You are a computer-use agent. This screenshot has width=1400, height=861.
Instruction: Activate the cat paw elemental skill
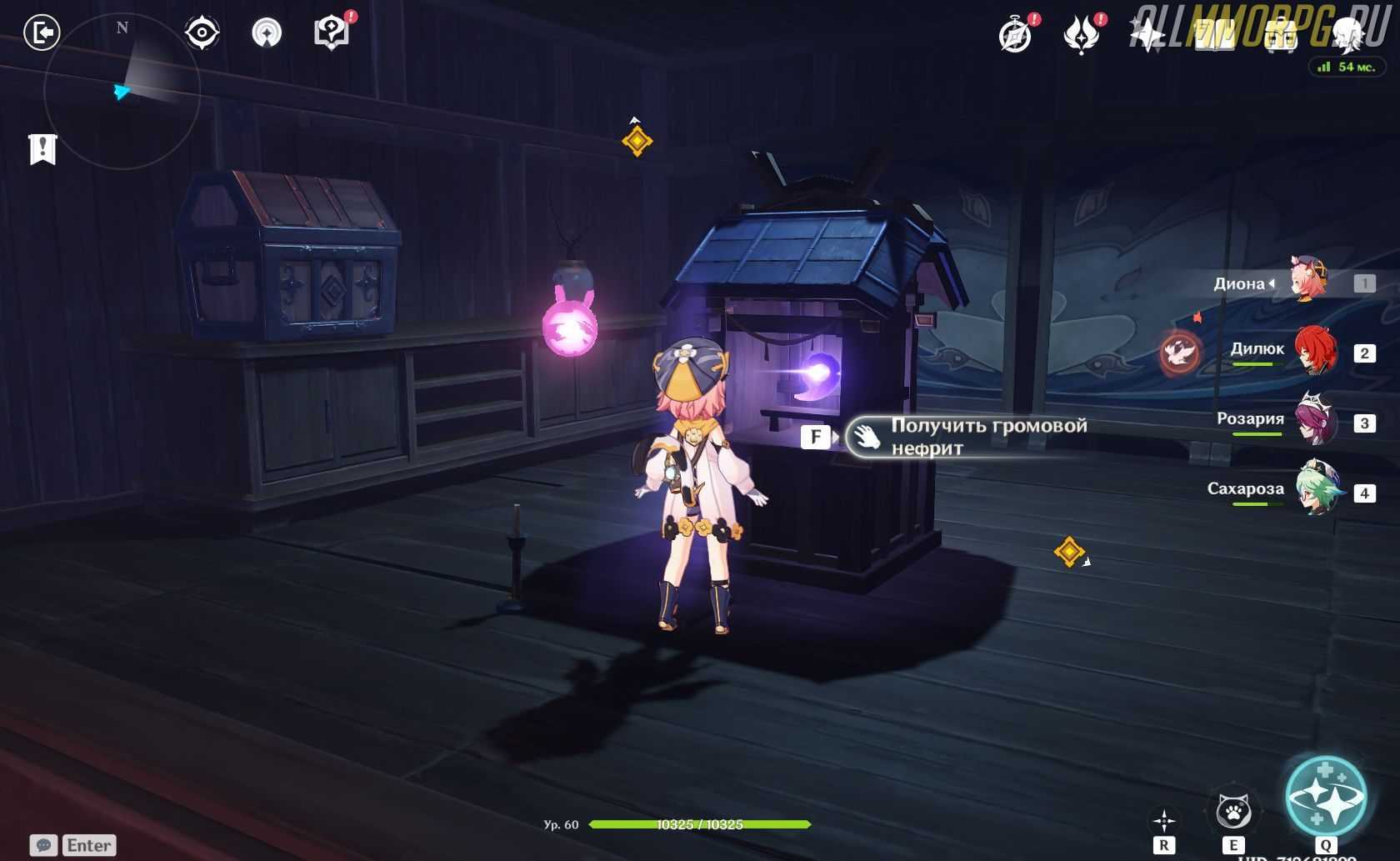[1232, 810]
